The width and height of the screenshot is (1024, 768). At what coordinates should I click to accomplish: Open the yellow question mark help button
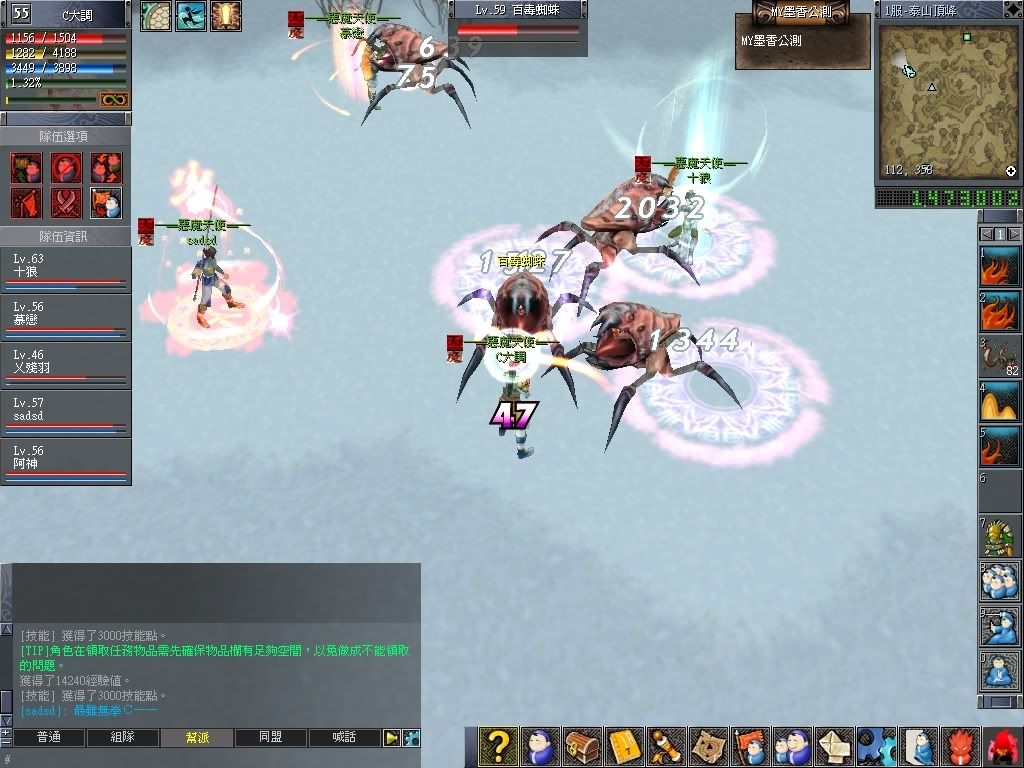click(x=497, y=746)
